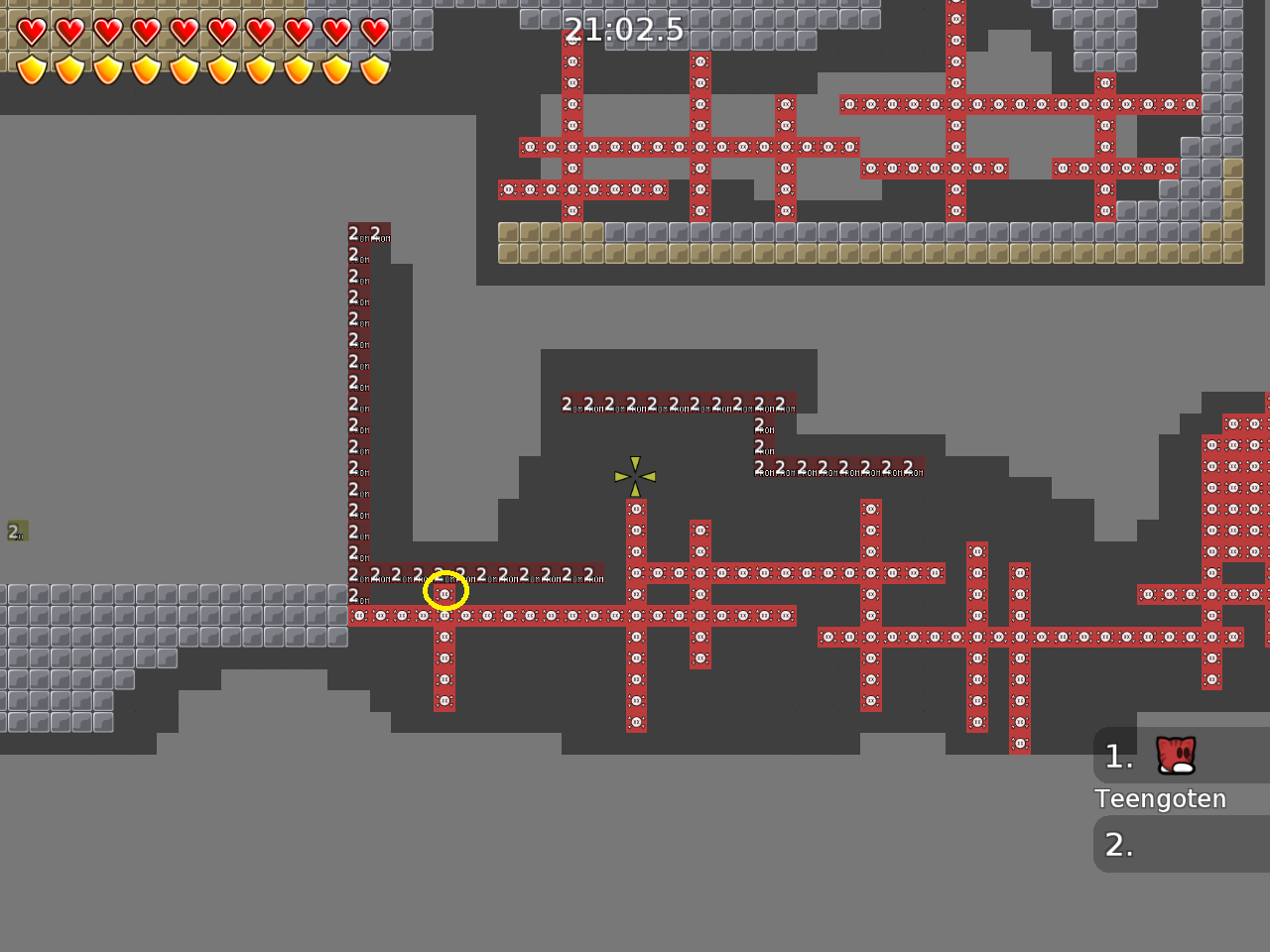The height and width of the screenshot is (952, 1270).
Task: Click the spike tile inside the yellow circle
Action: 445,591
